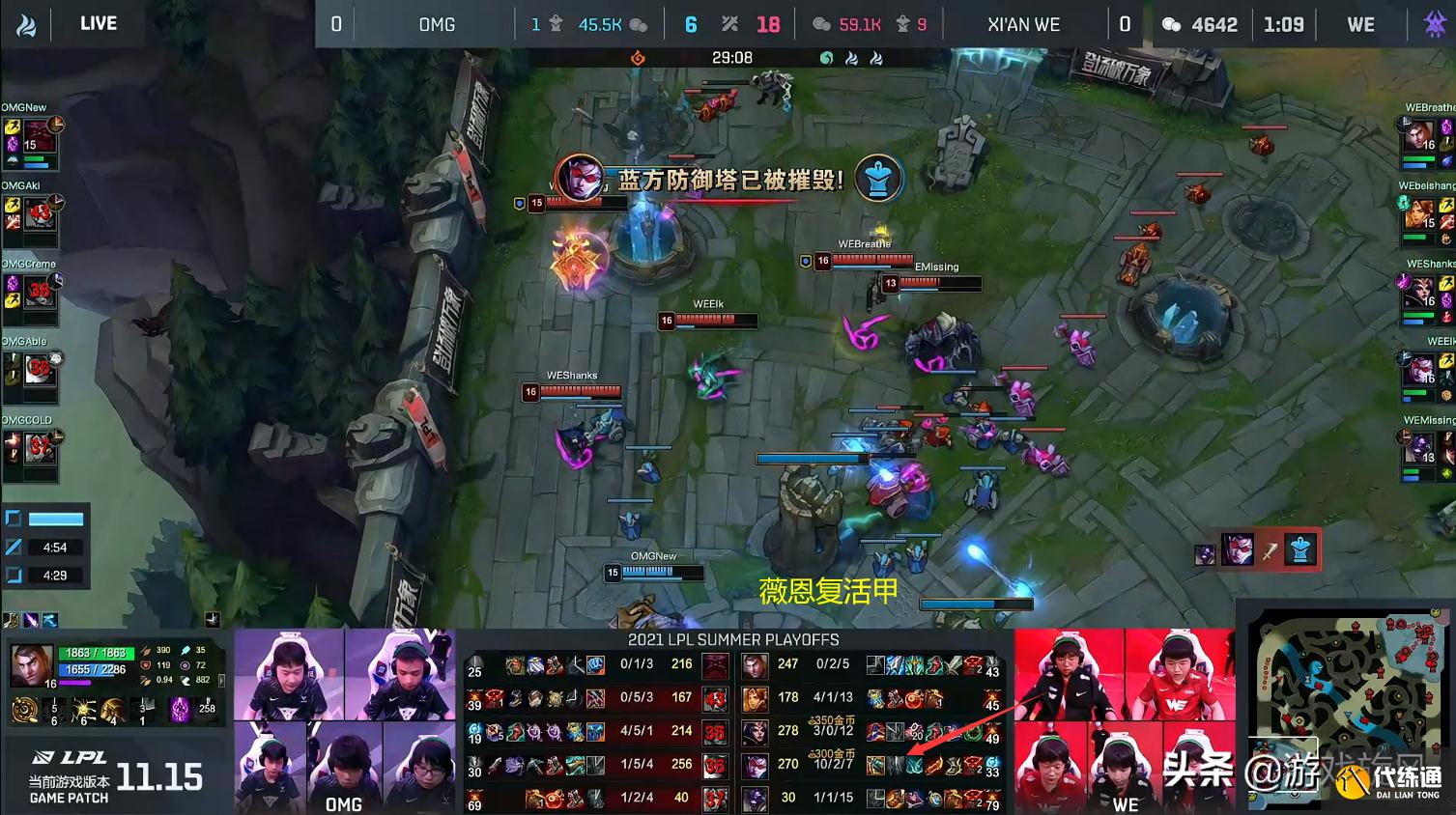Select the ocean drake icon beside the 29:08 timer
The height and width of the screenshot is (815, 1456).
click(x=826, y=57)
